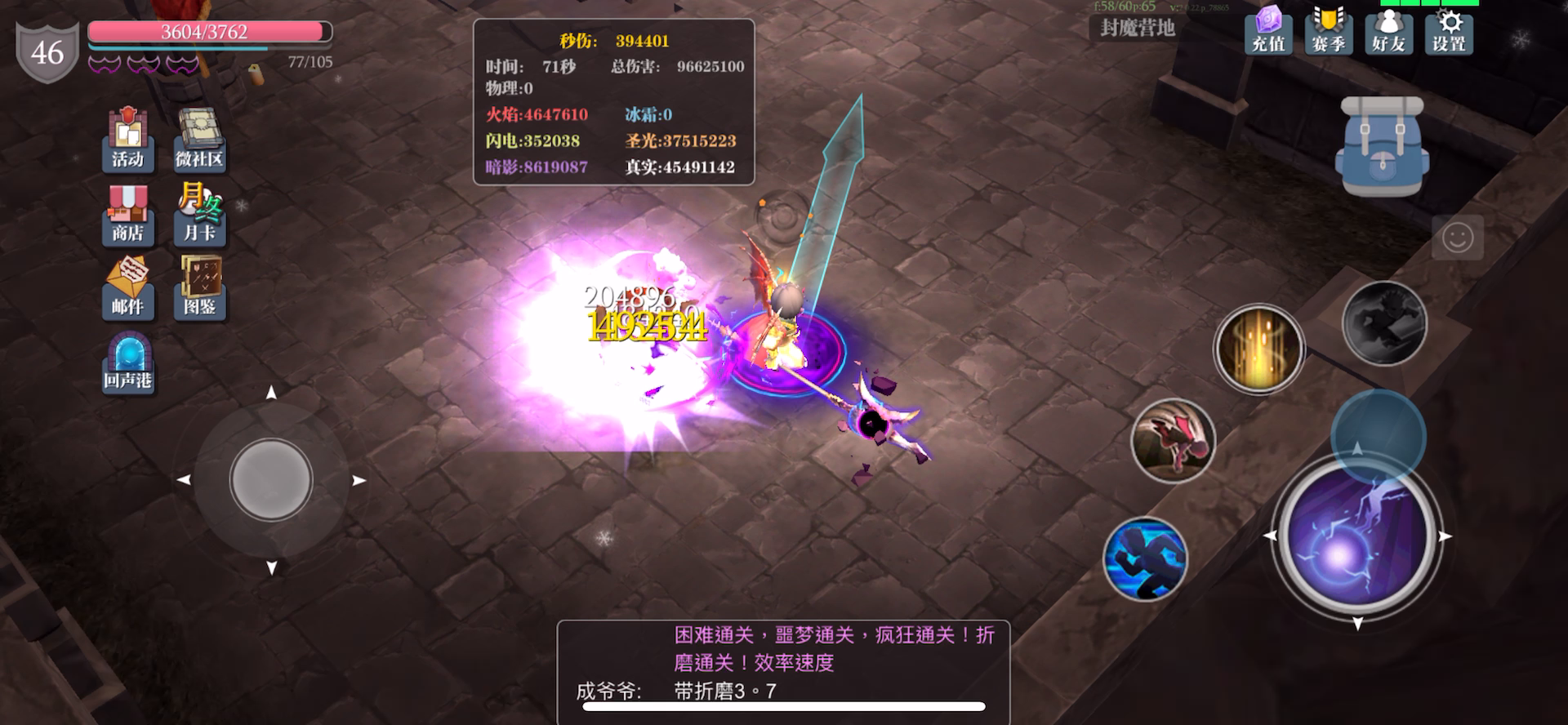The width and height of the screenshot is (1568, 725).
Task: Open the 活动 (Activities) panel
Action: tap(128, 139)
